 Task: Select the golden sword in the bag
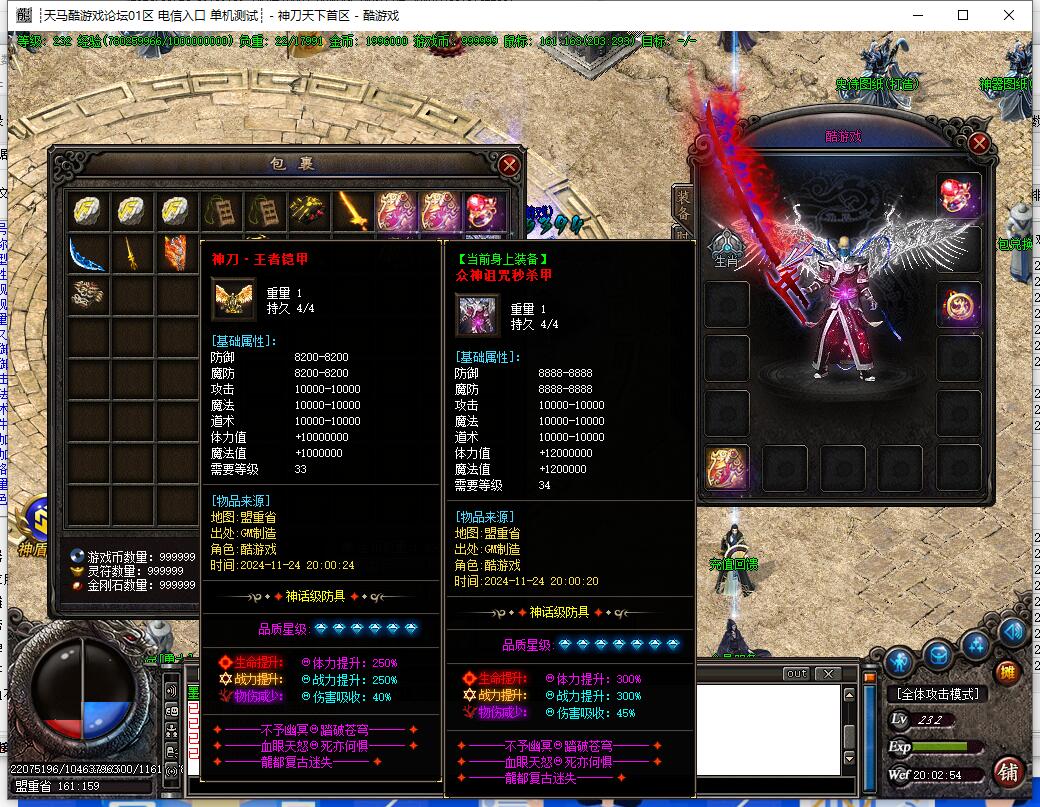coord(351,210)
